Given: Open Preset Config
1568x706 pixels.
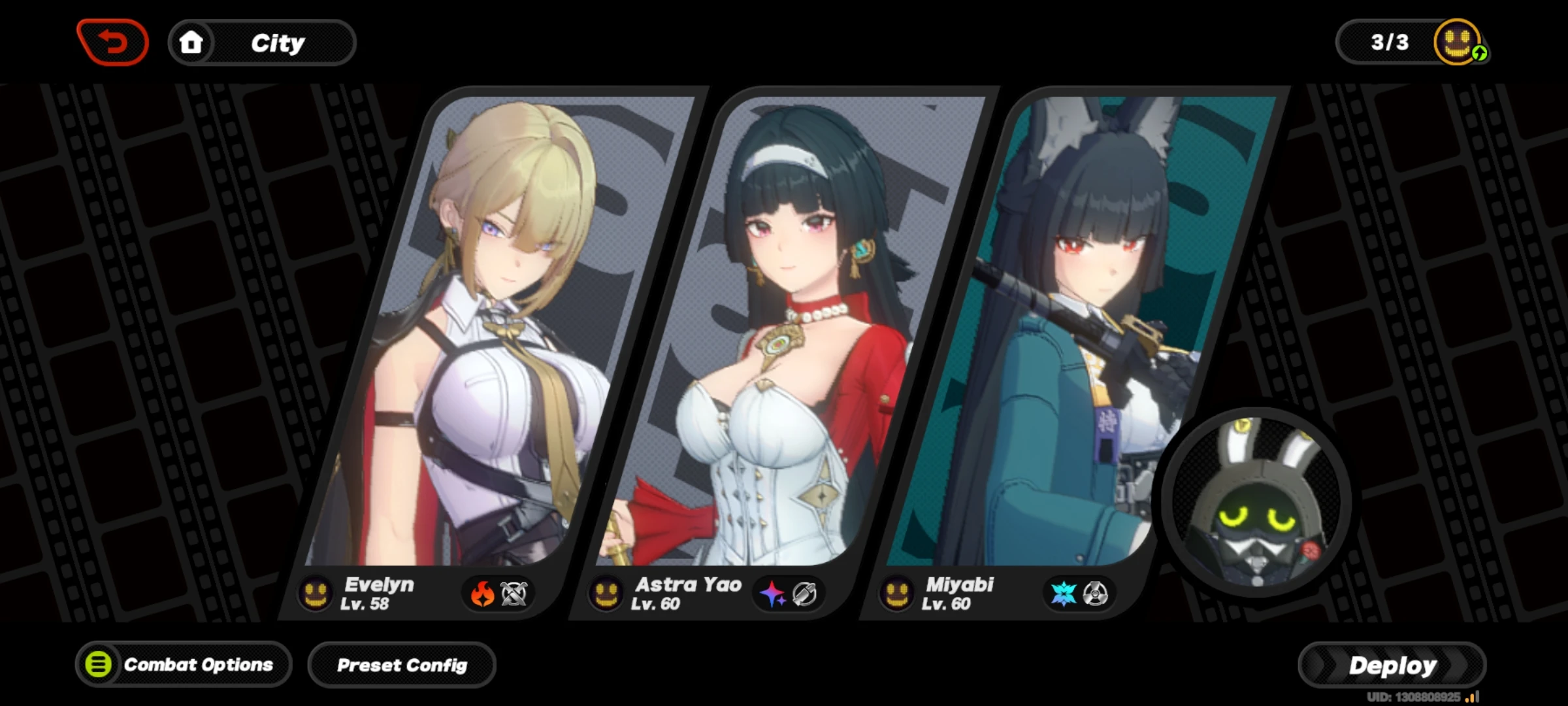Looking at the screenshot, I should [402, 665].
